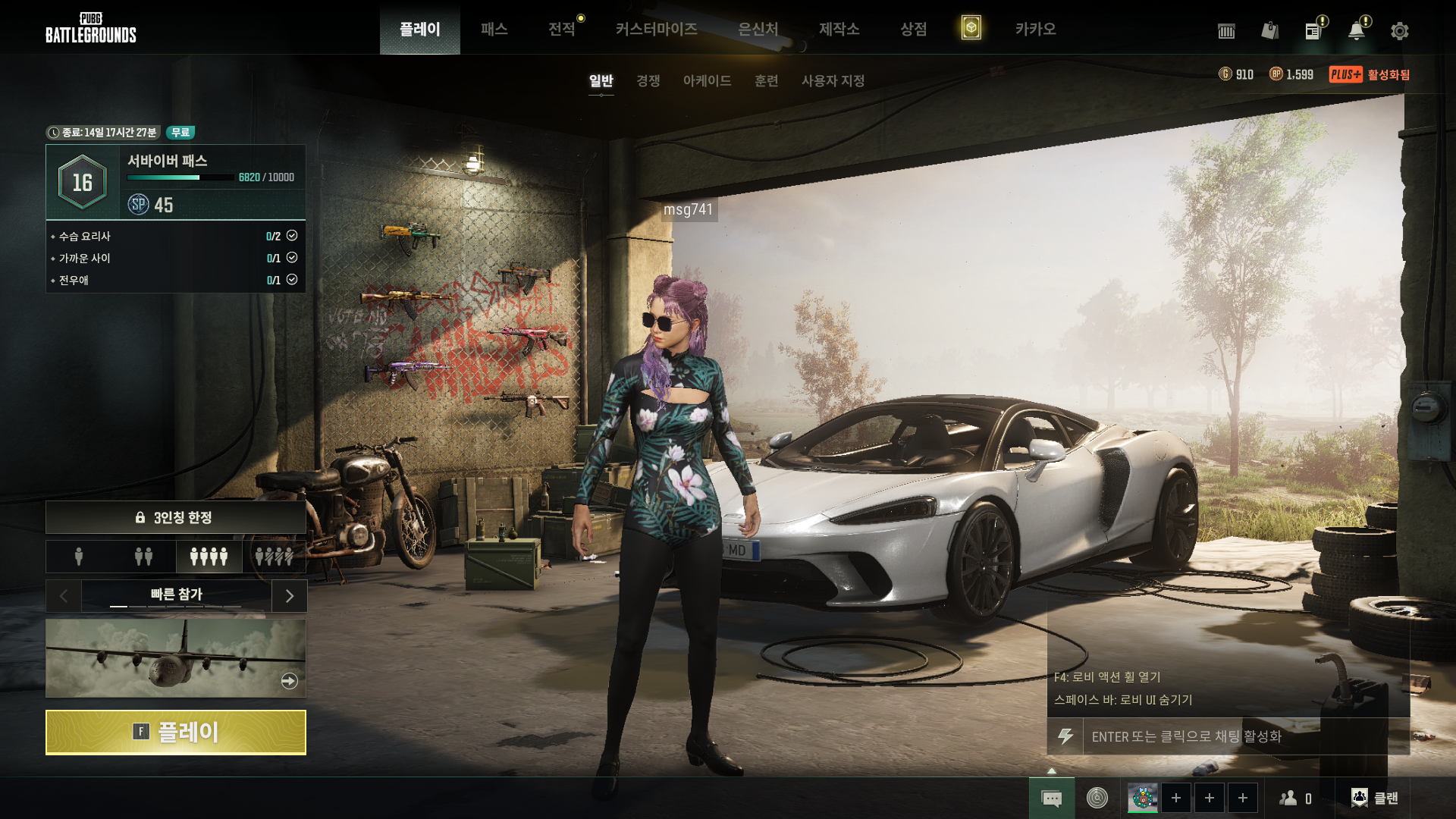
Task: Open the map preview airplane thumbnail
Action: (176, 658)
